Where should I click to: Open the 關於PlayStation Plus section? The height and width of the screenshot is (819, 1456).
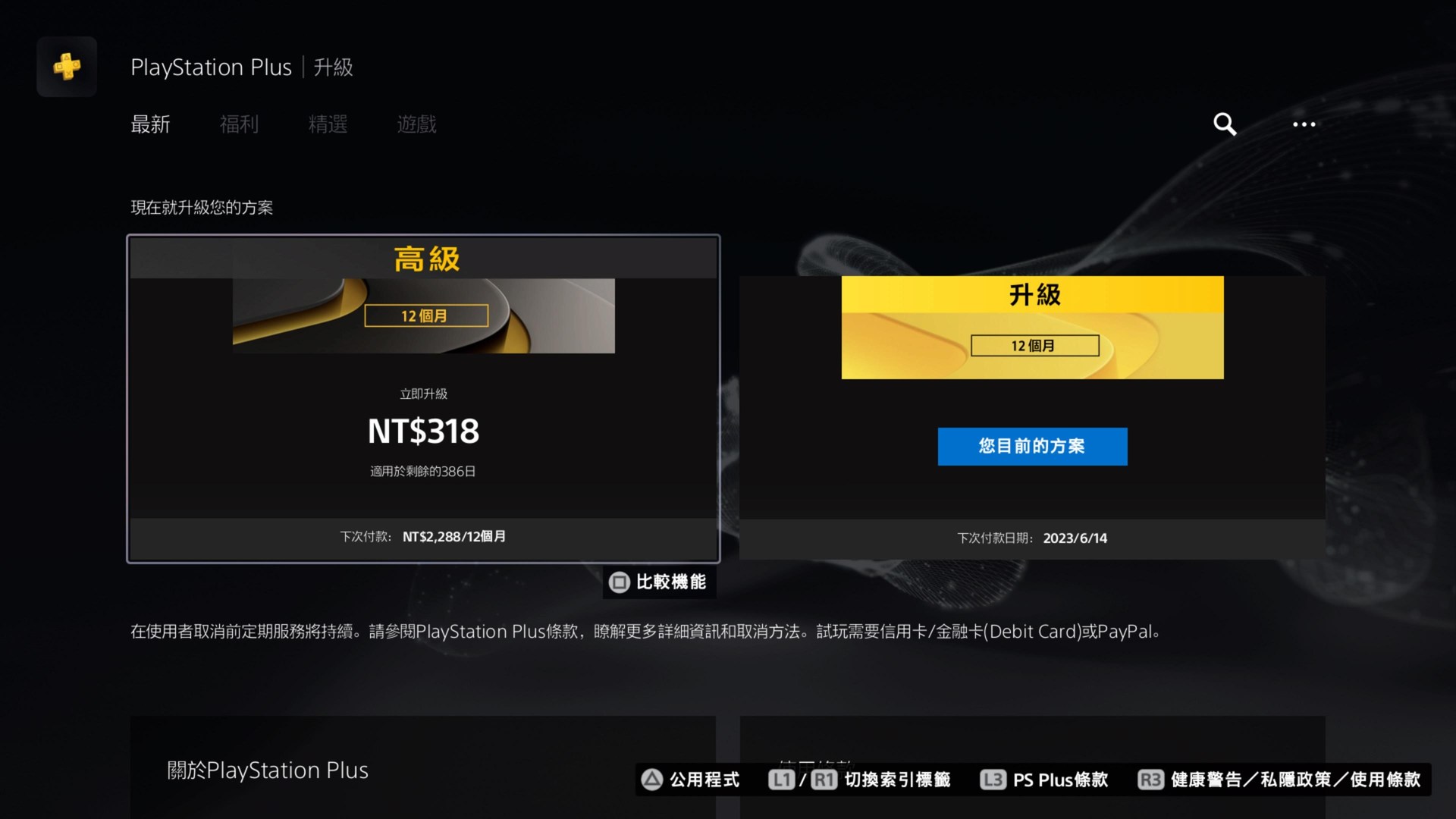coord(267,770)
